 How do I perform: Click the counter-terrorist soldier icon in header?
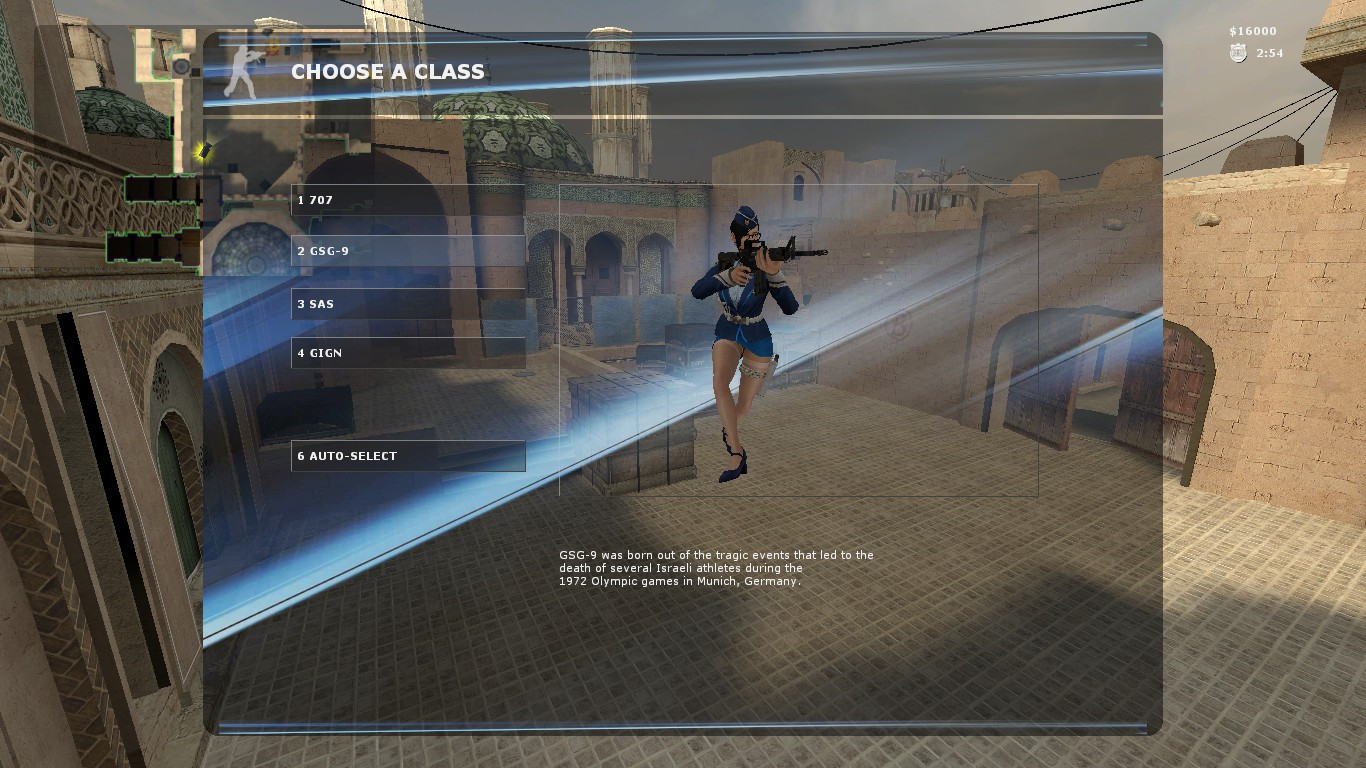pyautogui.click(x=245, y=70)
